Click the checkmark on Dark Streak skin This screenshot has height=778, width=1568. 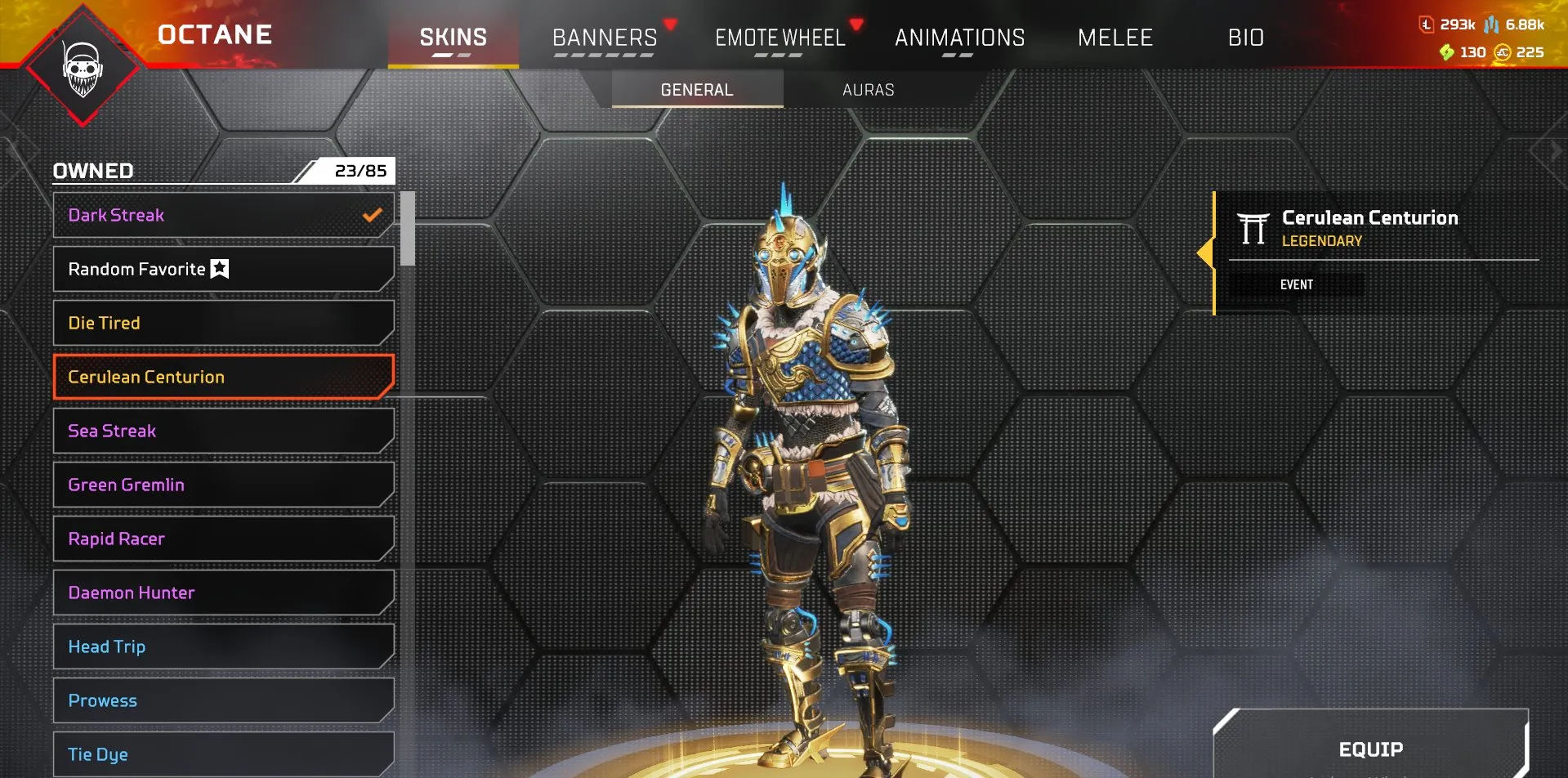[x=373, y=215]
